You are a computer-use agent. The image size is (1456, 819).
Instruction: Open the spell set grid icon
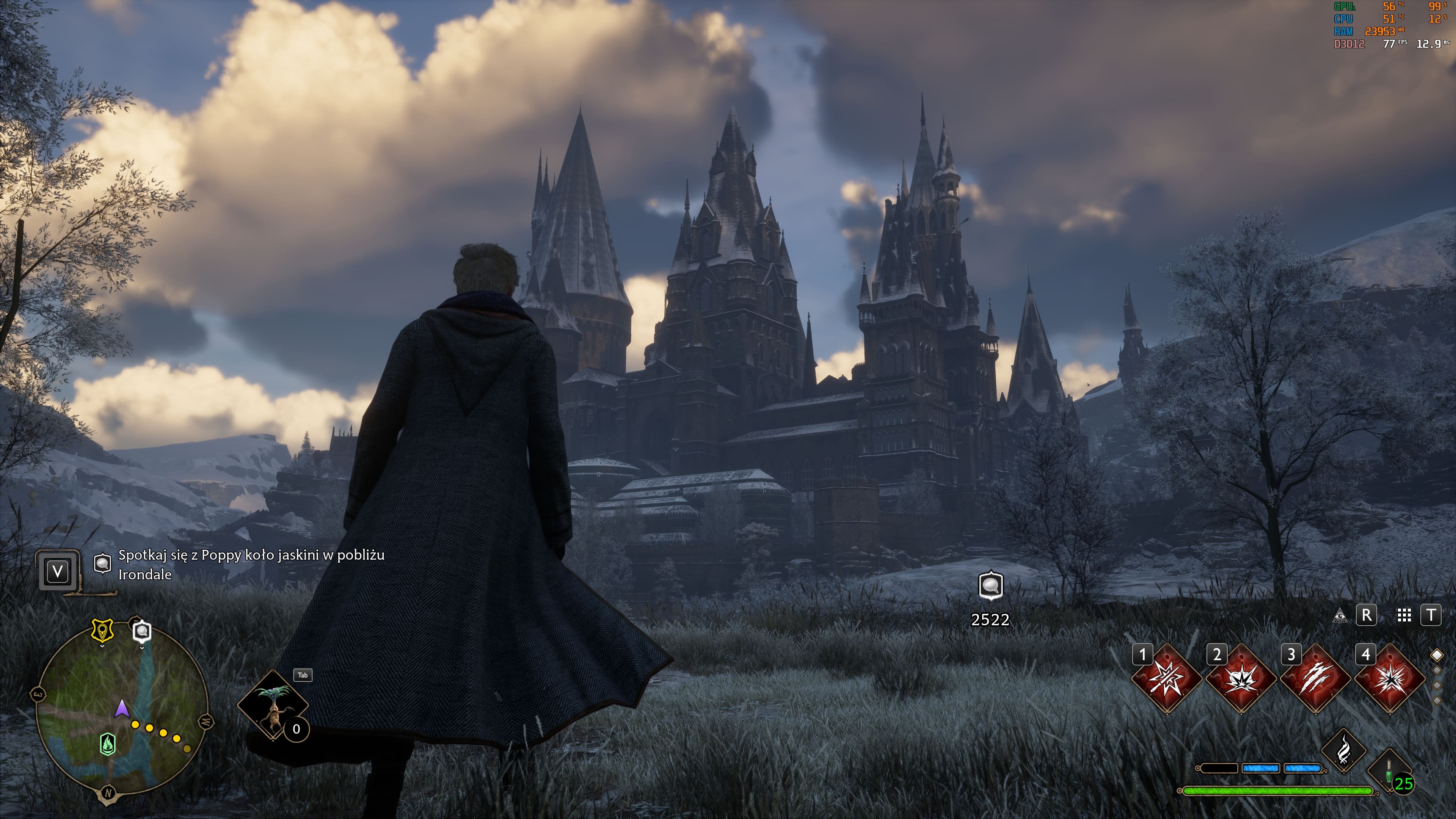coord(1404,615)
